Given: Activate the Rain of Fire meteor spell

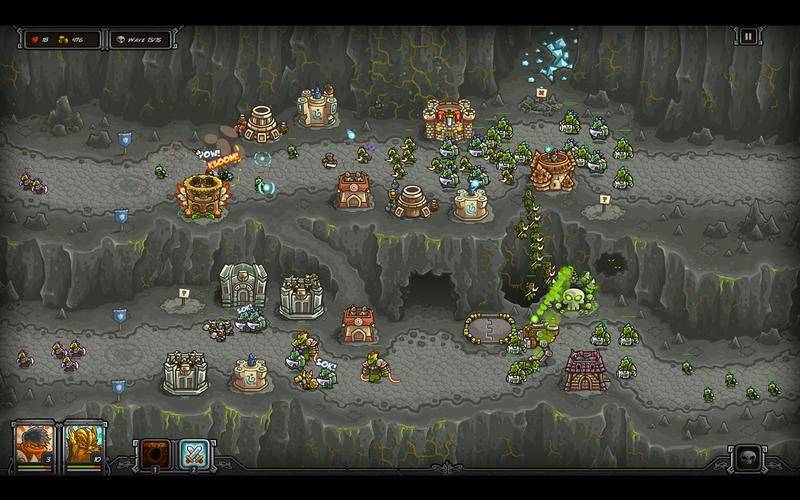Looking at the screenshot, I should pos(153,453).
